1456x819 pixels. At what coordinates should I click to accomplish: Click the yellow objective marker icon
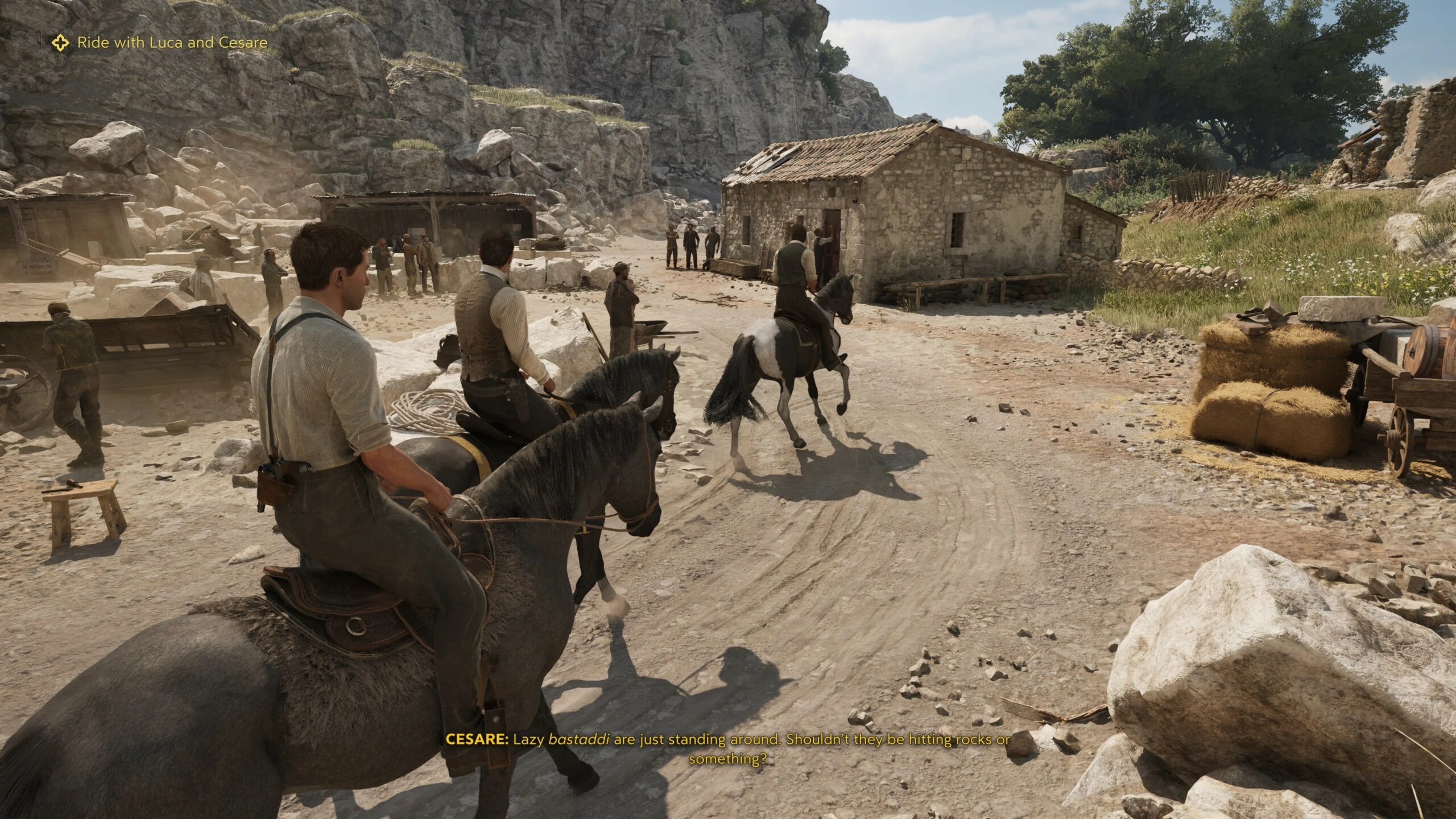[x=60, y=43]
